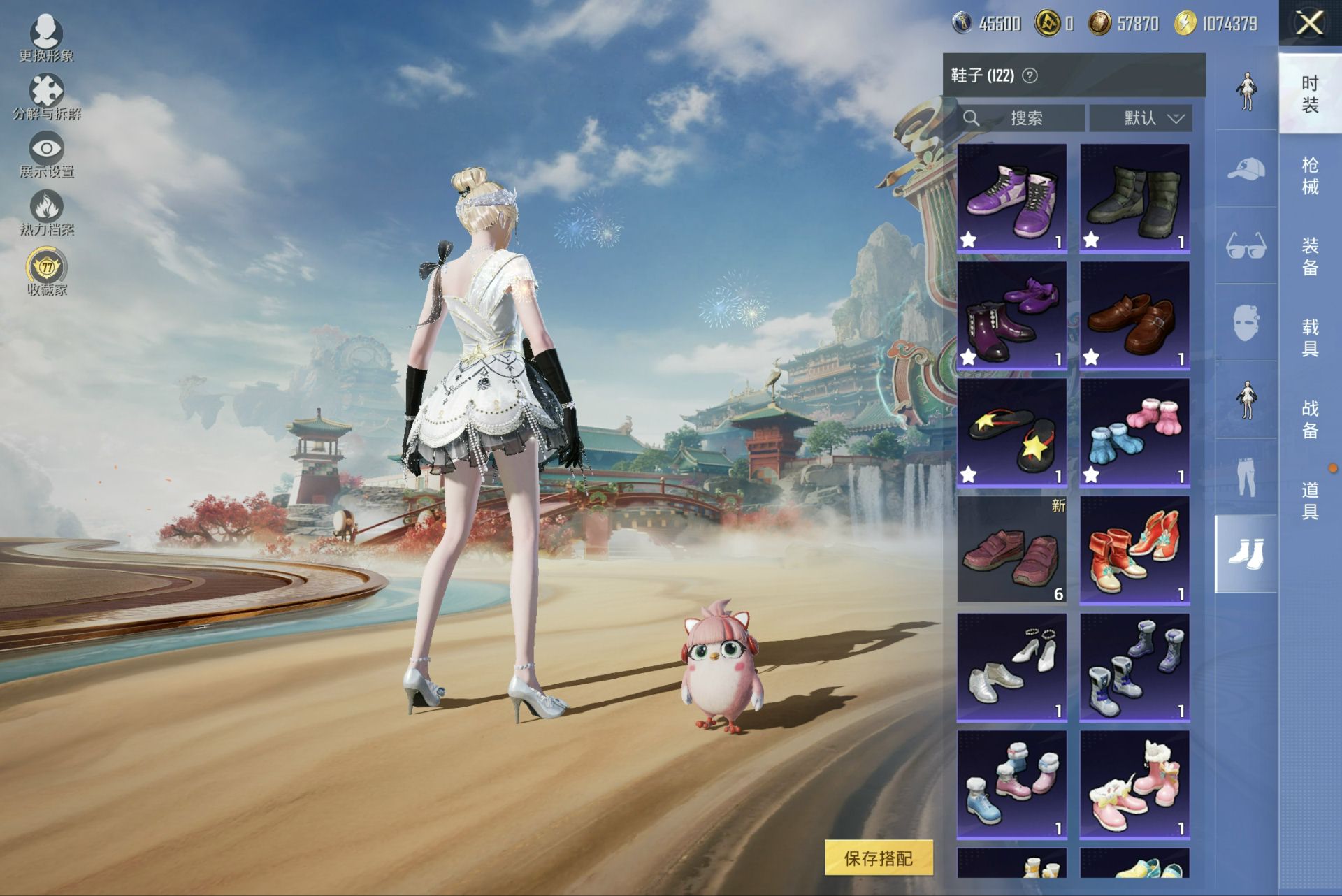Switch to the 枪械 firearms tab

1310,175
